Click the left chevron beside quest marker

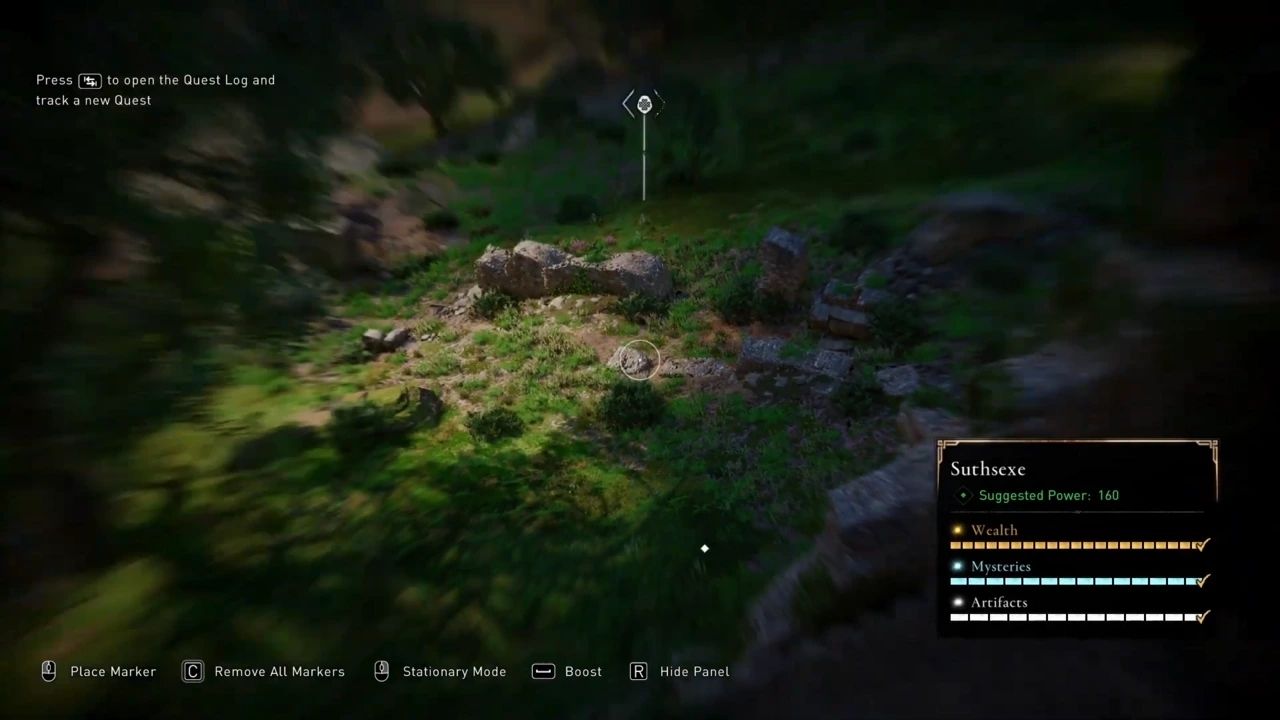click(626, 103)
